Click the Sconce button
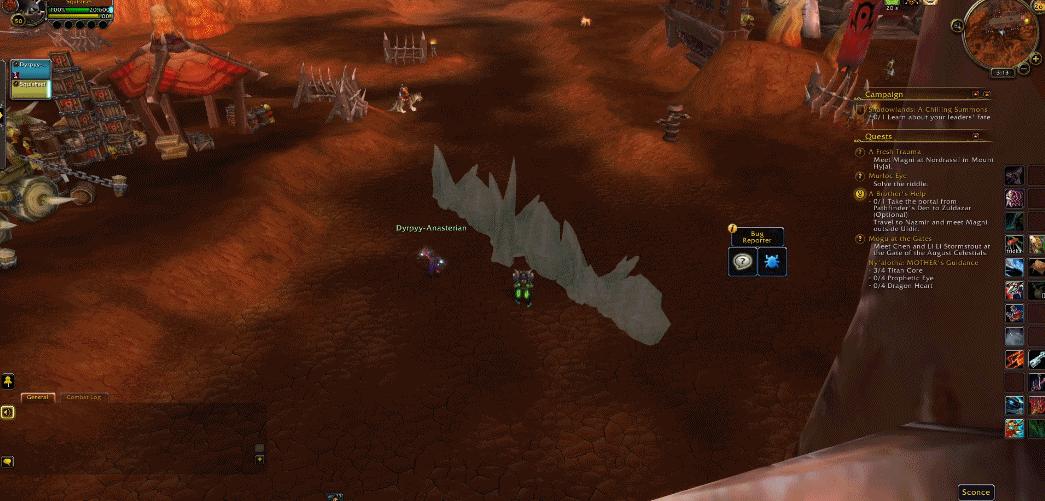Screen dimensions: 1045x501 pos(975,492)
